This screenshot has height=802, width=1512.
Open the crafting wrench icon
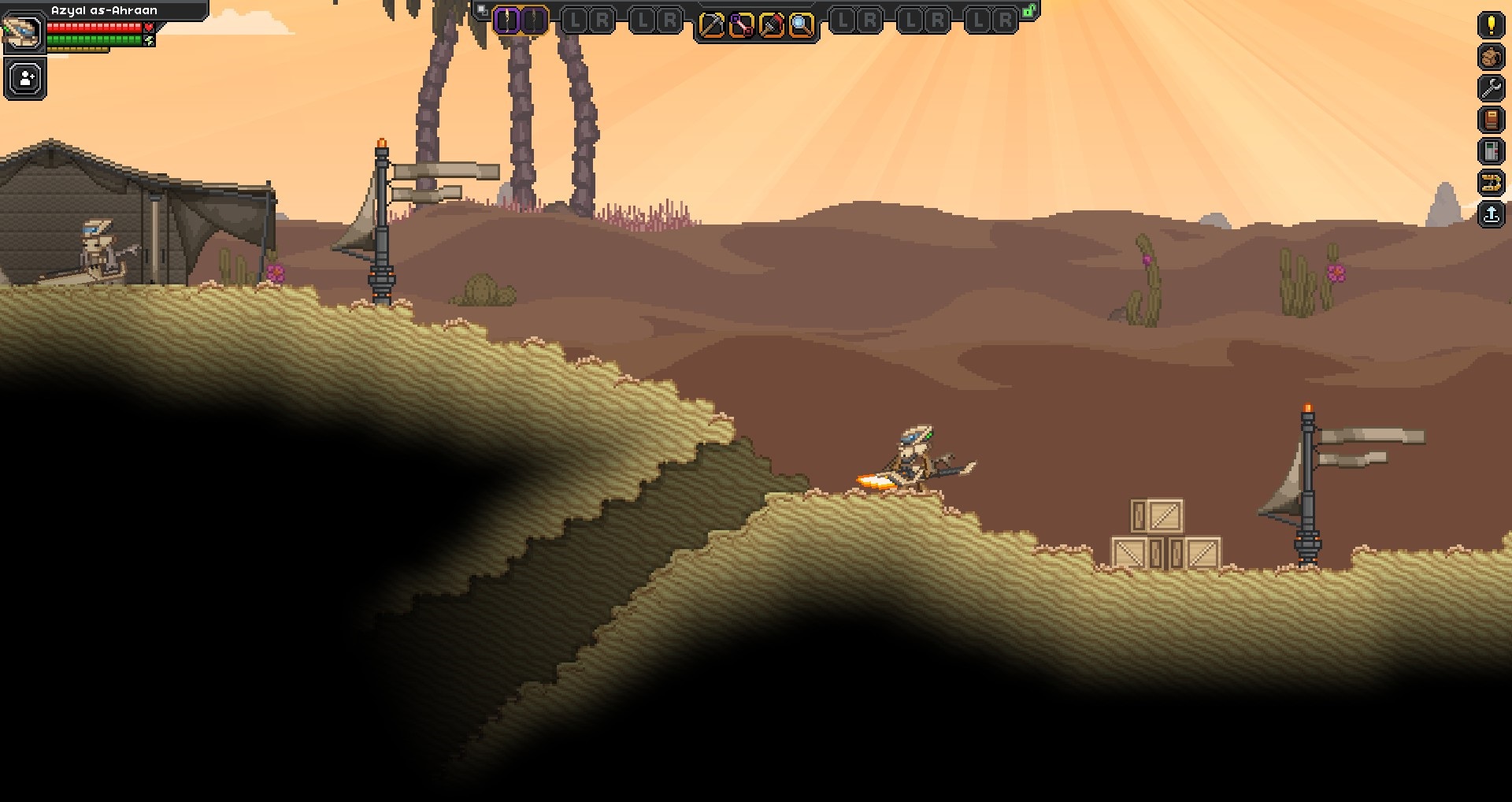1491,88
